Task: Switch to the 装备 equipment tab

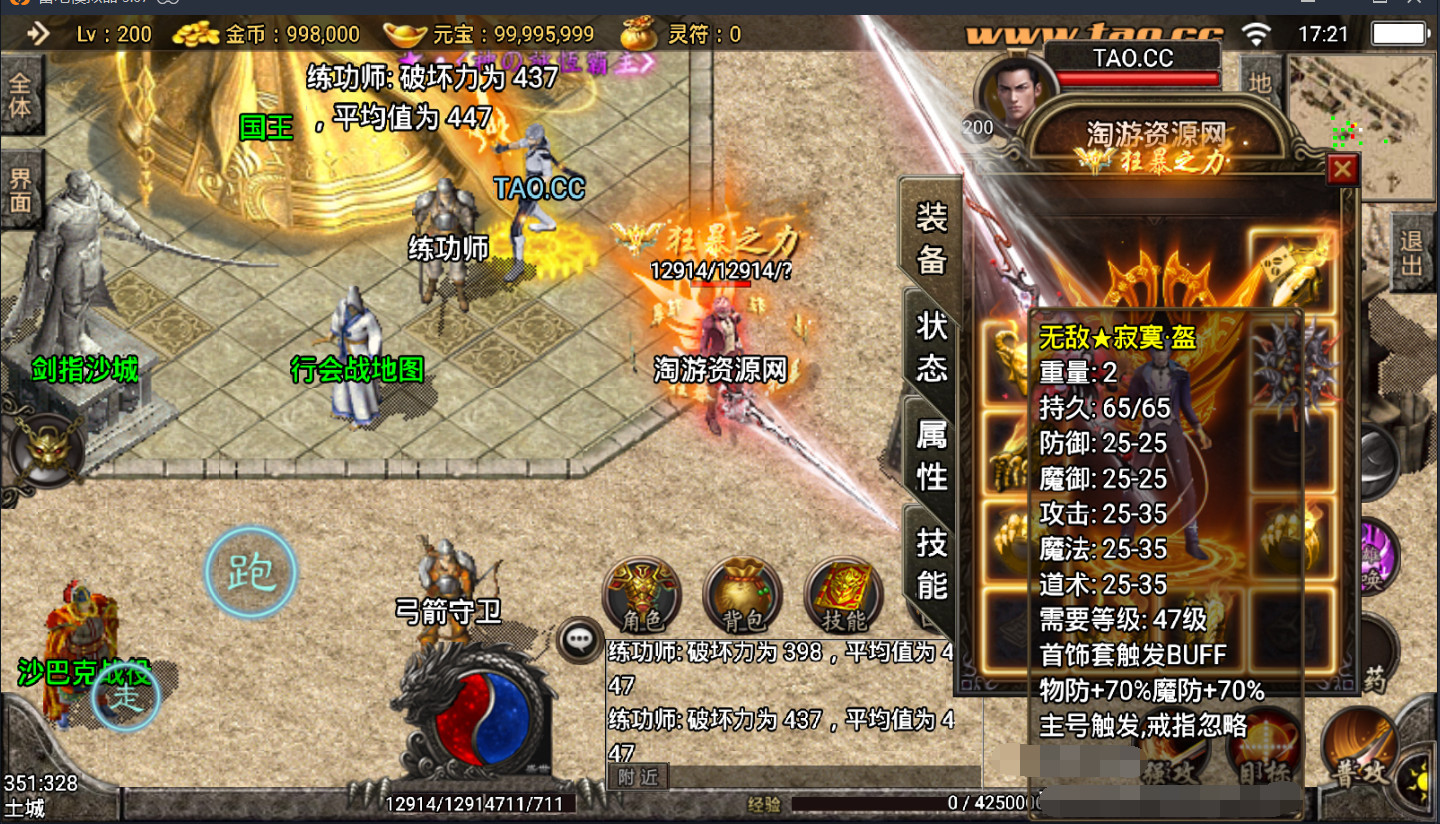Action: (x=931, y=236)
